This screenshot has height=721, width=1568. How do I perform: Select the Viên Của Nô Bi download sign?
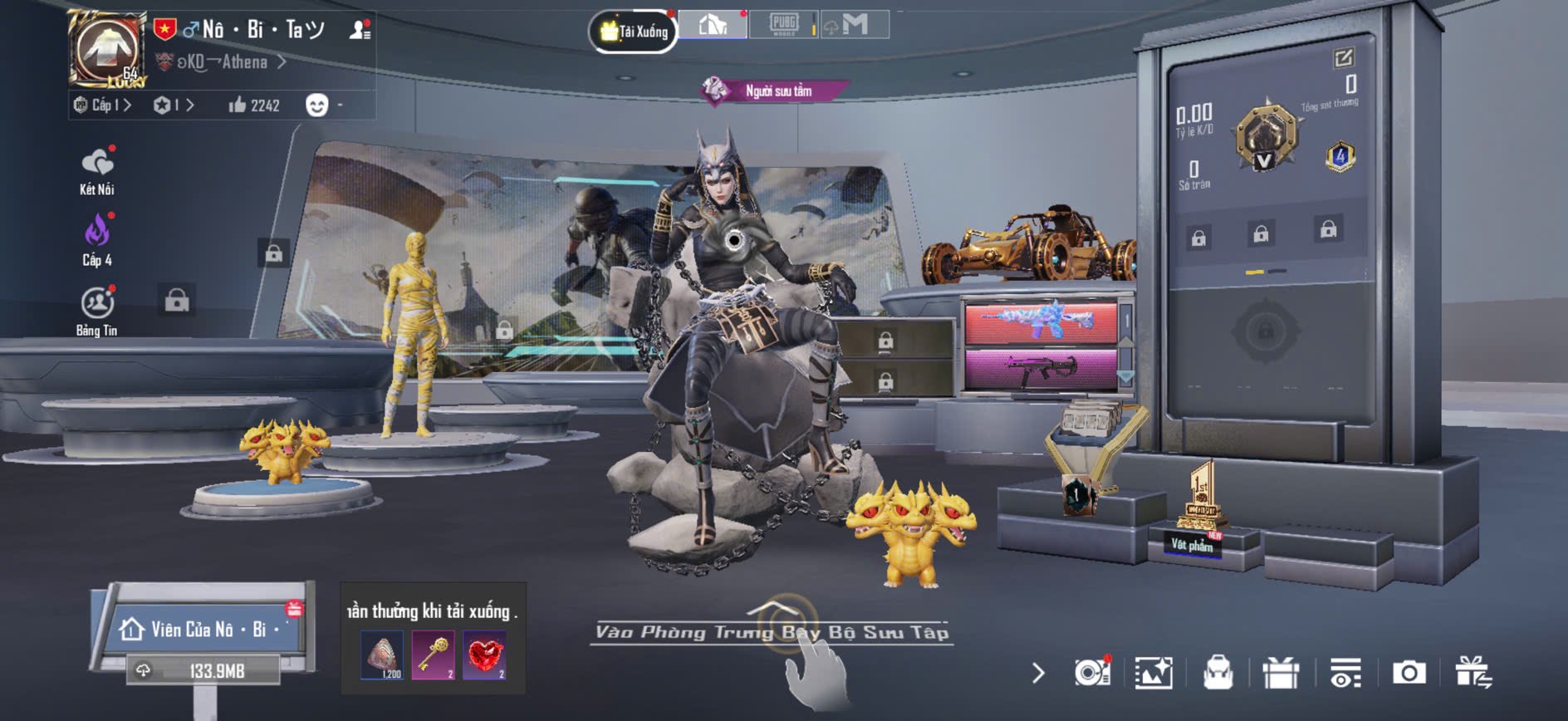pyautogui.click(x=203, y=630)
